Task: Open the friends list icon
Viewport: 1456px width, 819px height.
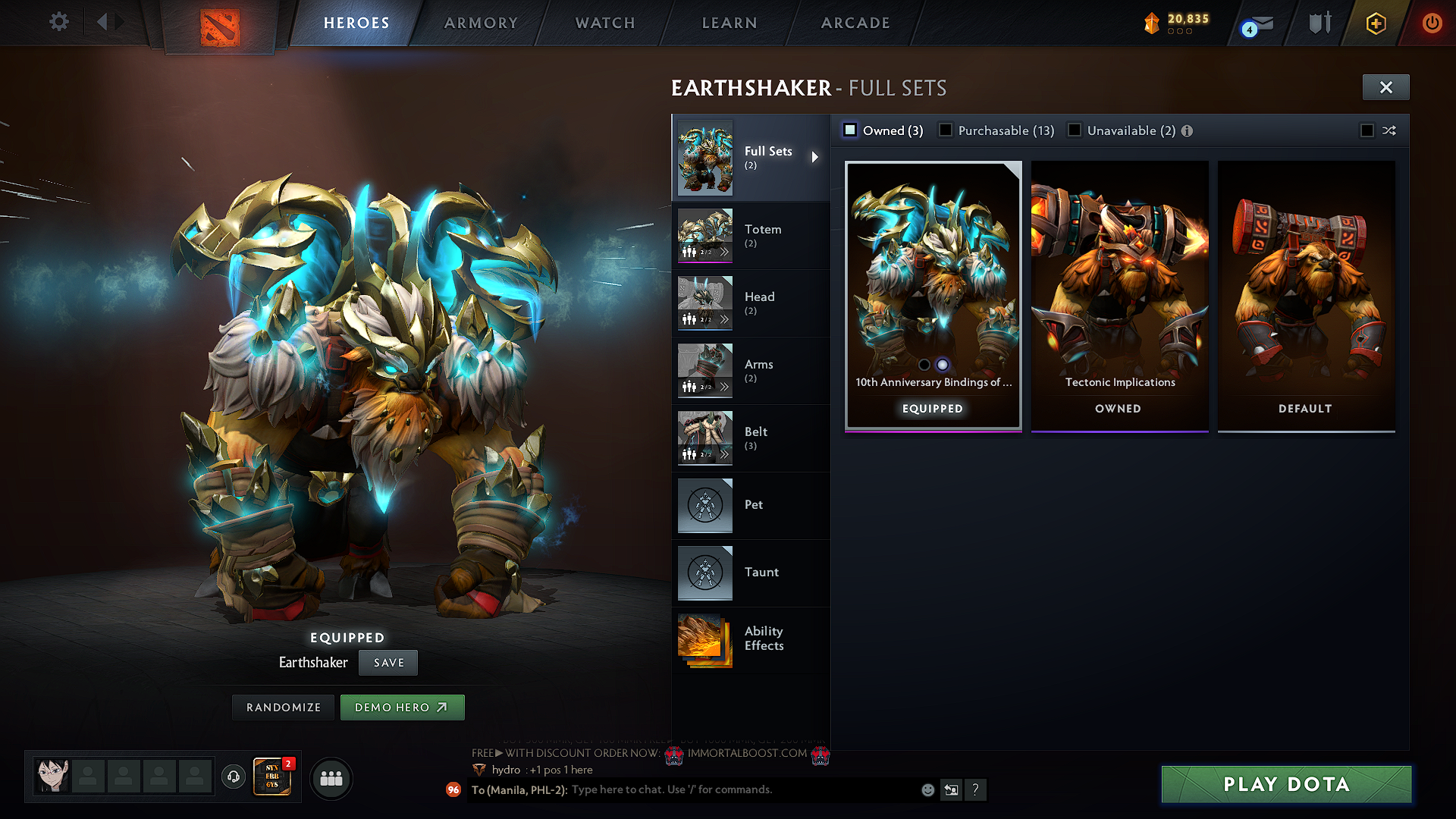Action: pyautogui.click(x=331, y=778)
